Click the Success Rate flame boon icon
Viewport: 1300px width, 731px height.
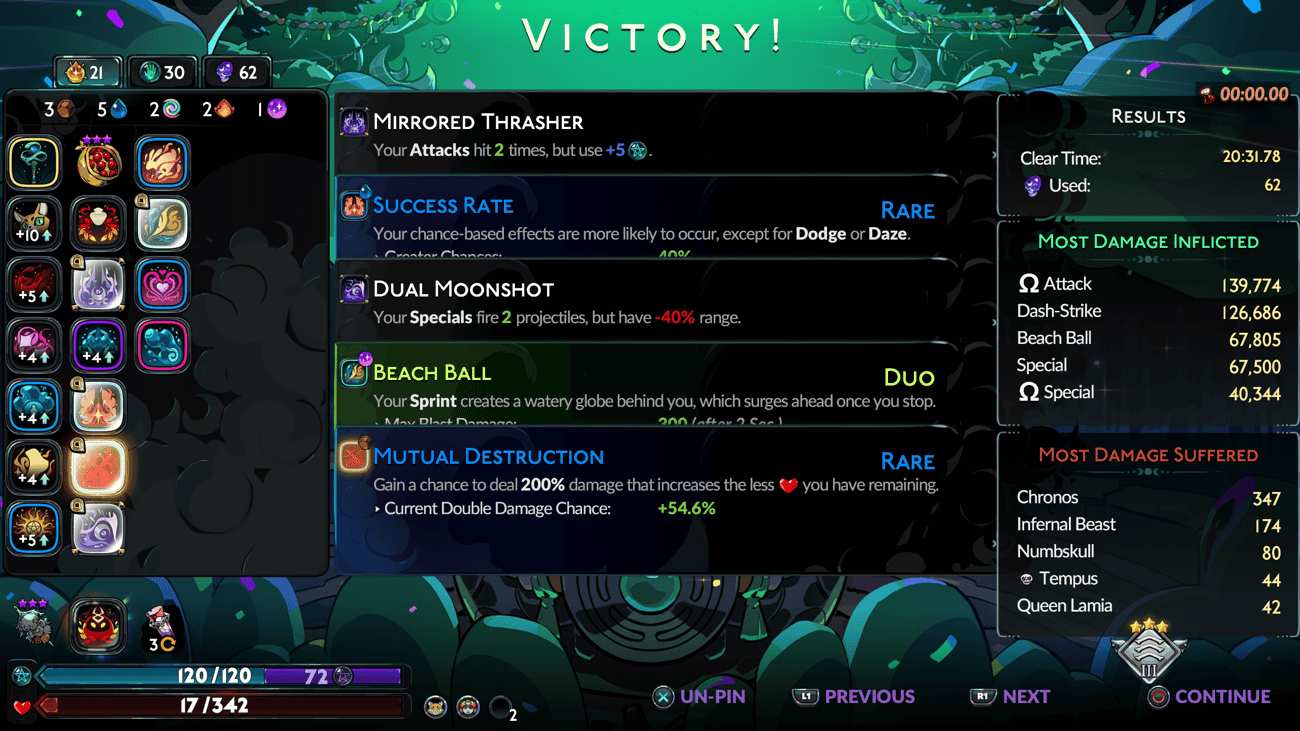[x=354, y=205]
